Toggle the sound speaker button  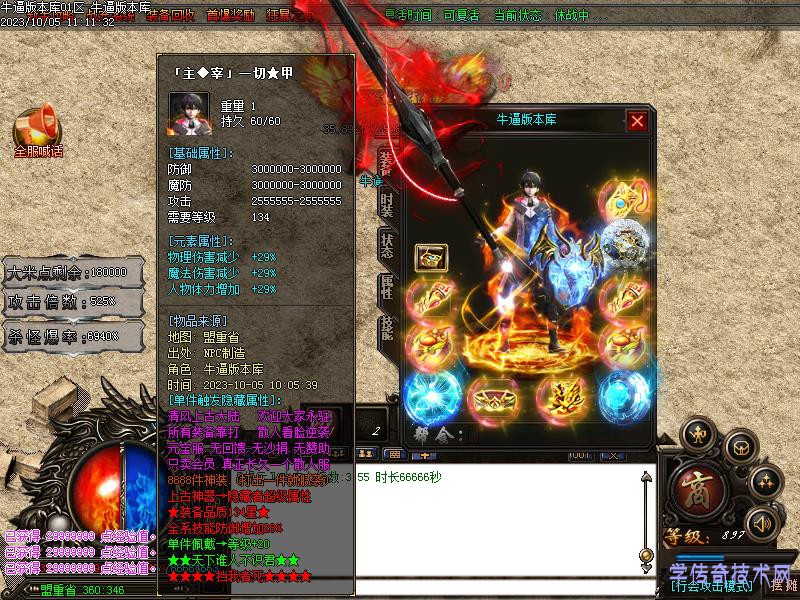tap(762, 523)
